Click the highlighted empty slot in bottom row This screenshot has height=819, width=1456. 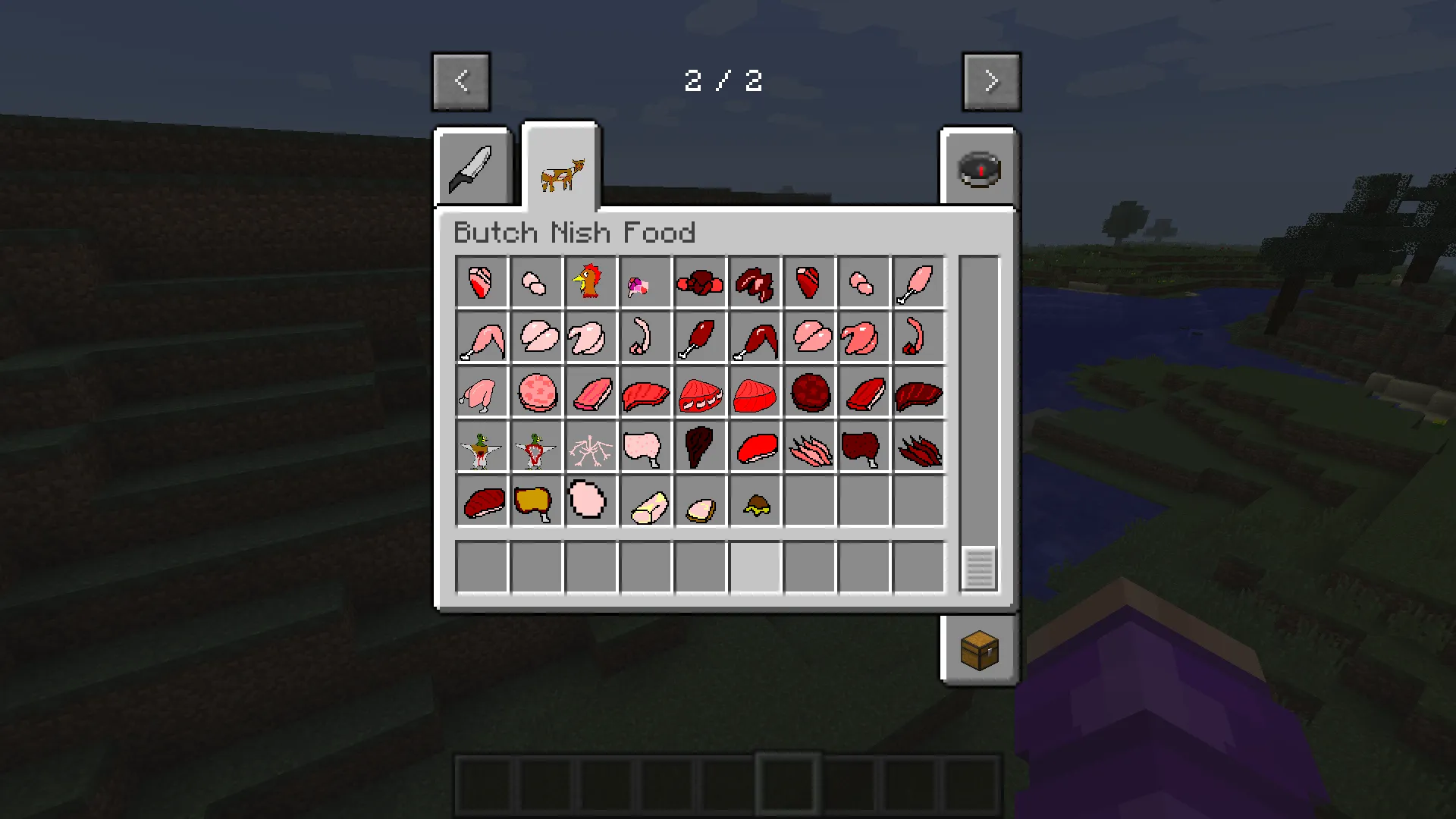point(755,567)
